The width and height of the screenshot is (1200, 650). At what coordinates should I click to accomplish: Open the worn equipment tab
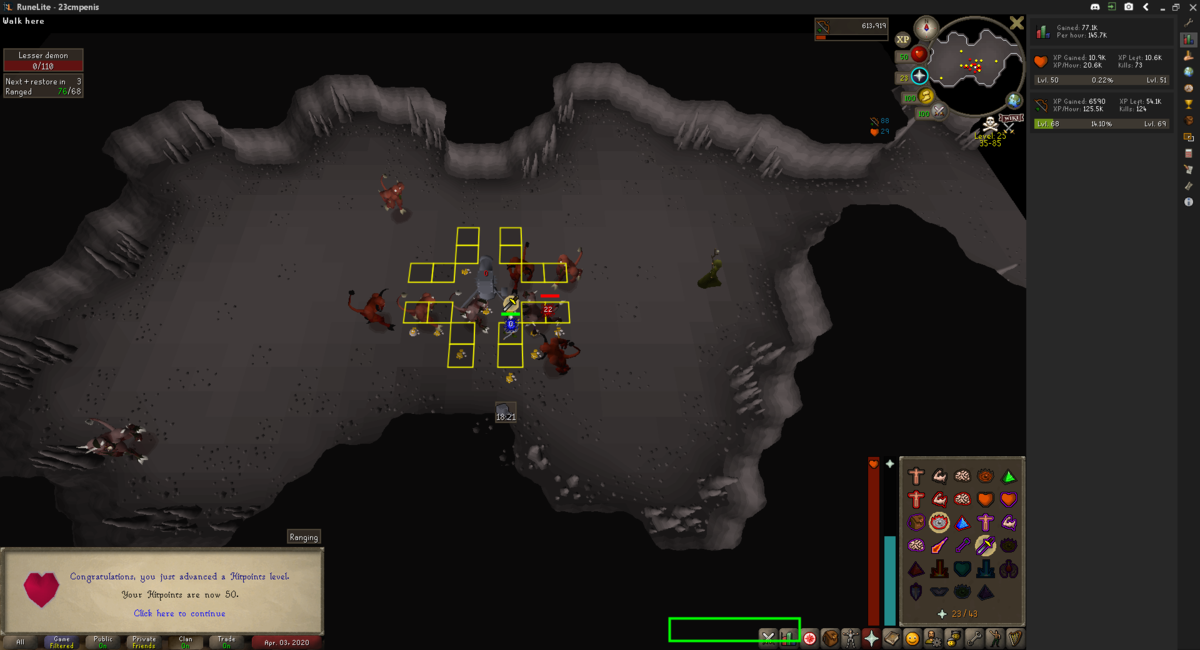click(850, 637)
